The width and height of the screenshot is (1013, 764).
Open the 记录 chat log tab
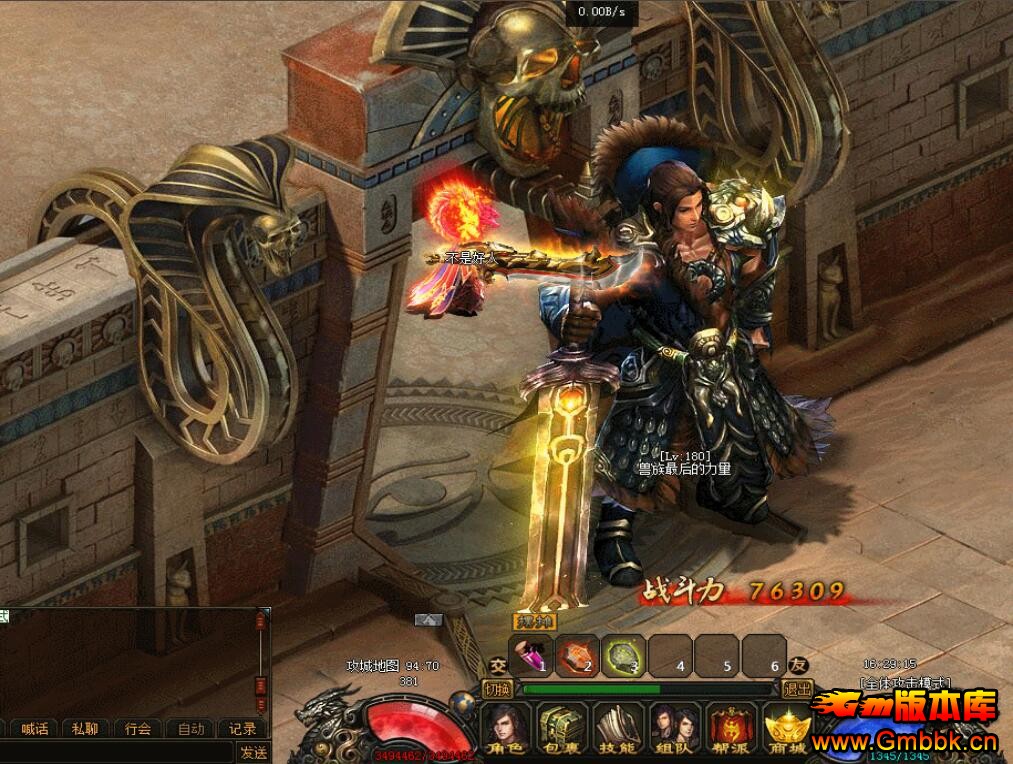pyautogui.click(x=242, y=729)
